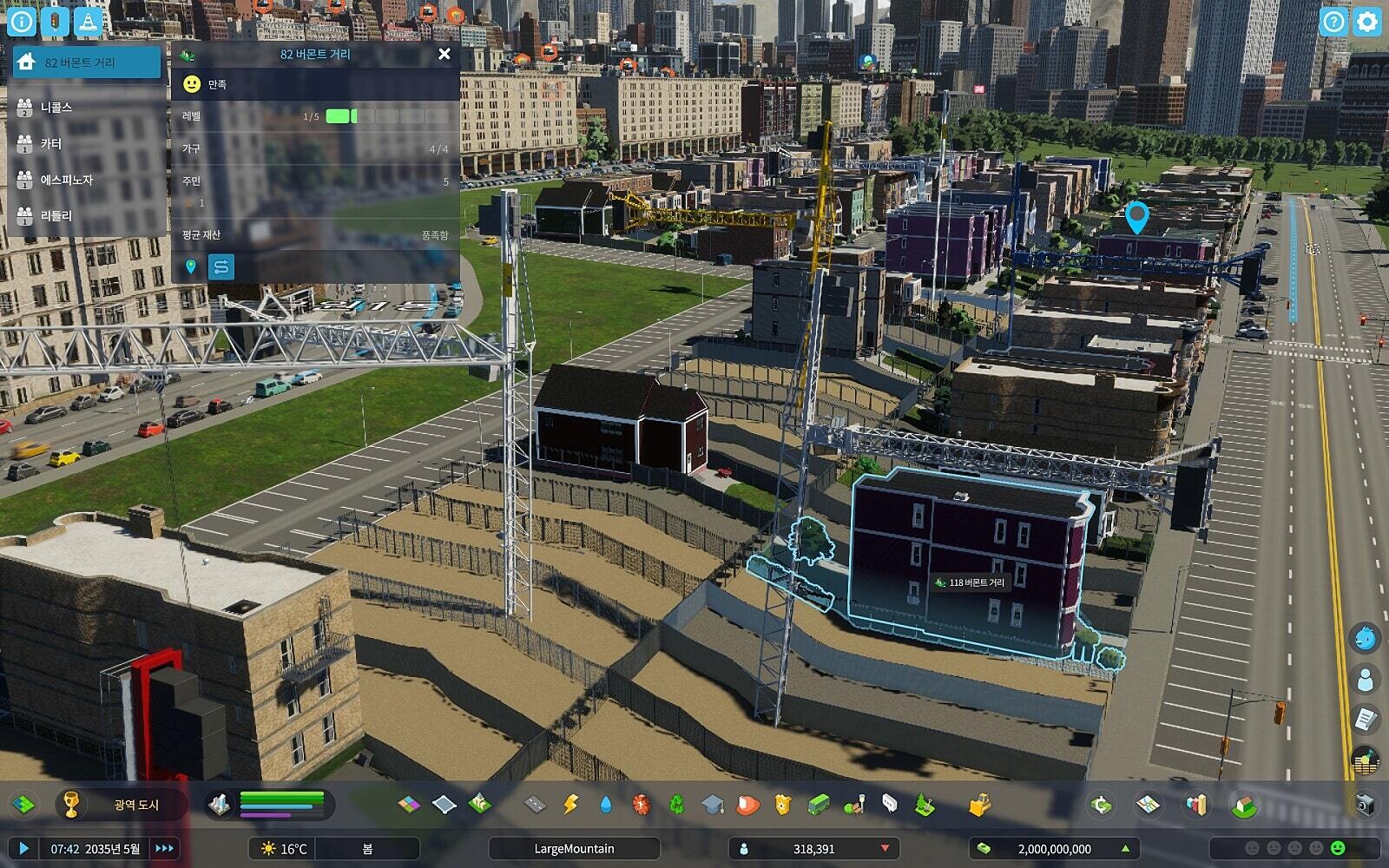Image resolution: width=1389 pixels, height=868 pixels.
Task: Select the bulldozer tool
Action: 980,805
